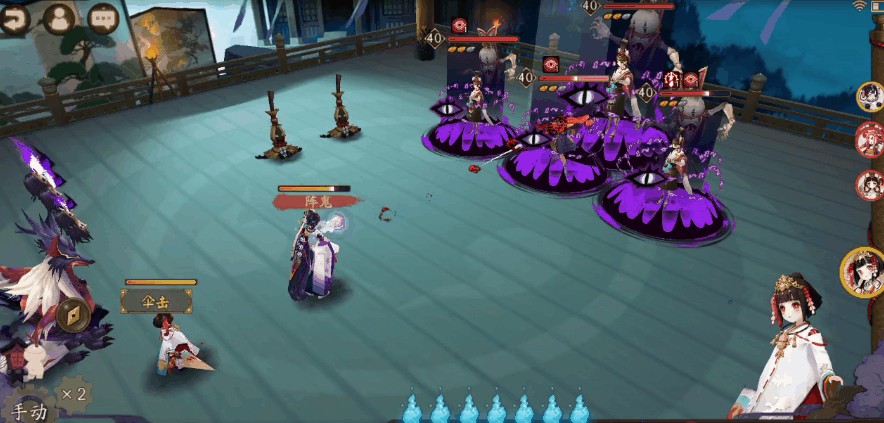The image size is (884, 423).
Task: Open the chat speech bubble
Action: coord(102,18)
